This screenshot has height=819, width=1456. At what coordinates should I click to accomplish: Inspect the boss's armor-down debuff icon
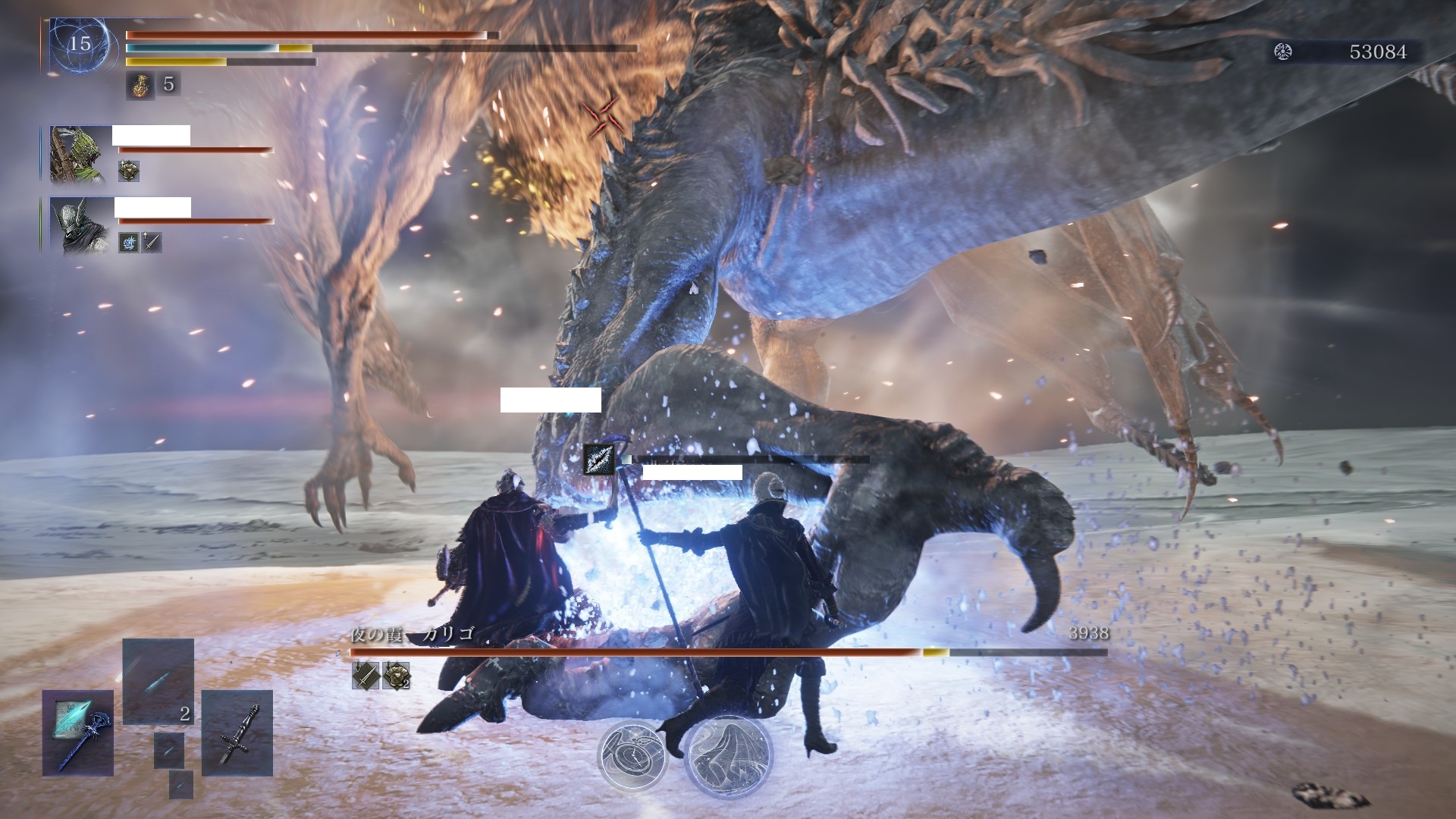[396, 675]
